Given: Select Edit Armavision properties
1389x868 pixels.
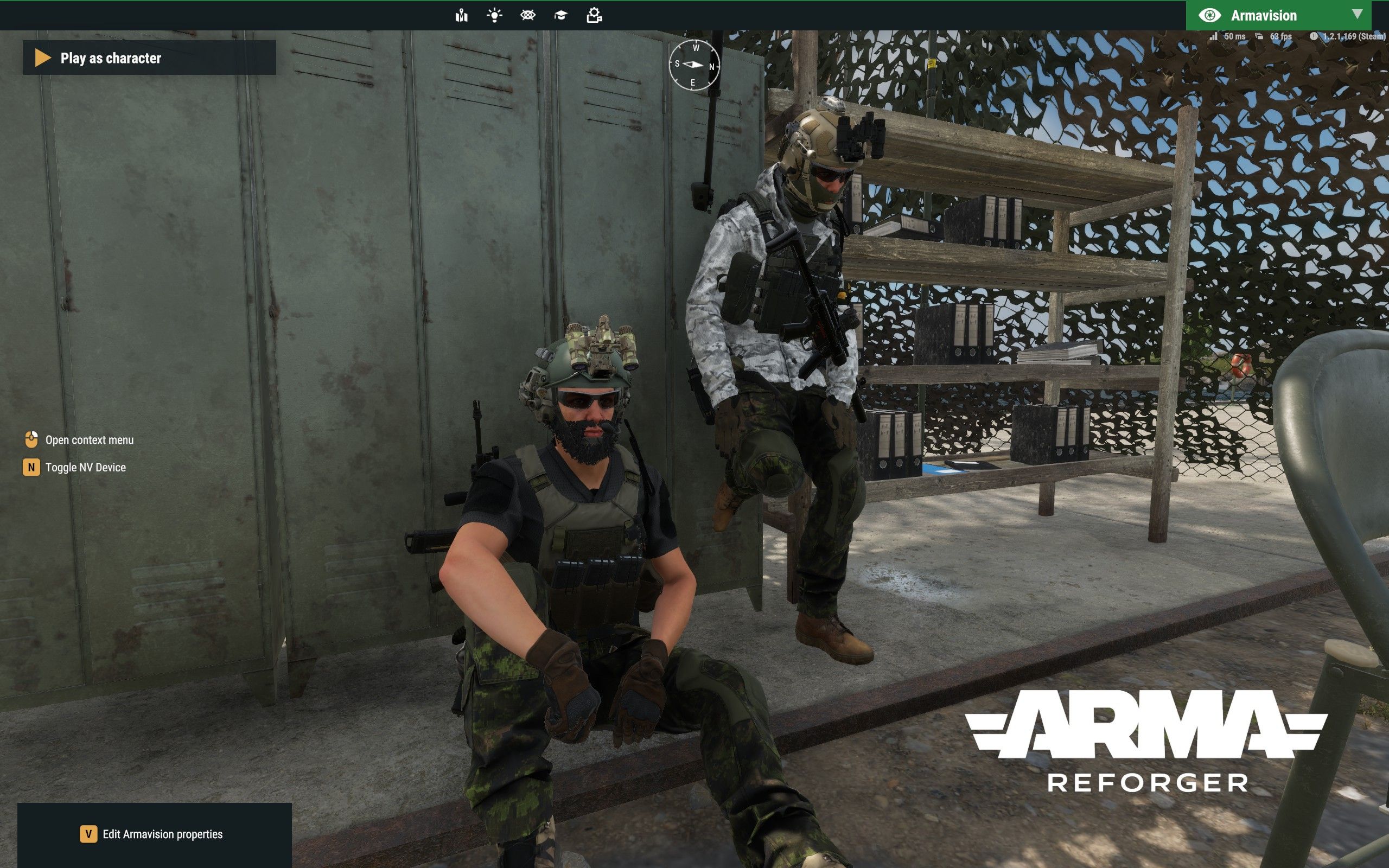Looking at the screenshot, I should point(151,834).
